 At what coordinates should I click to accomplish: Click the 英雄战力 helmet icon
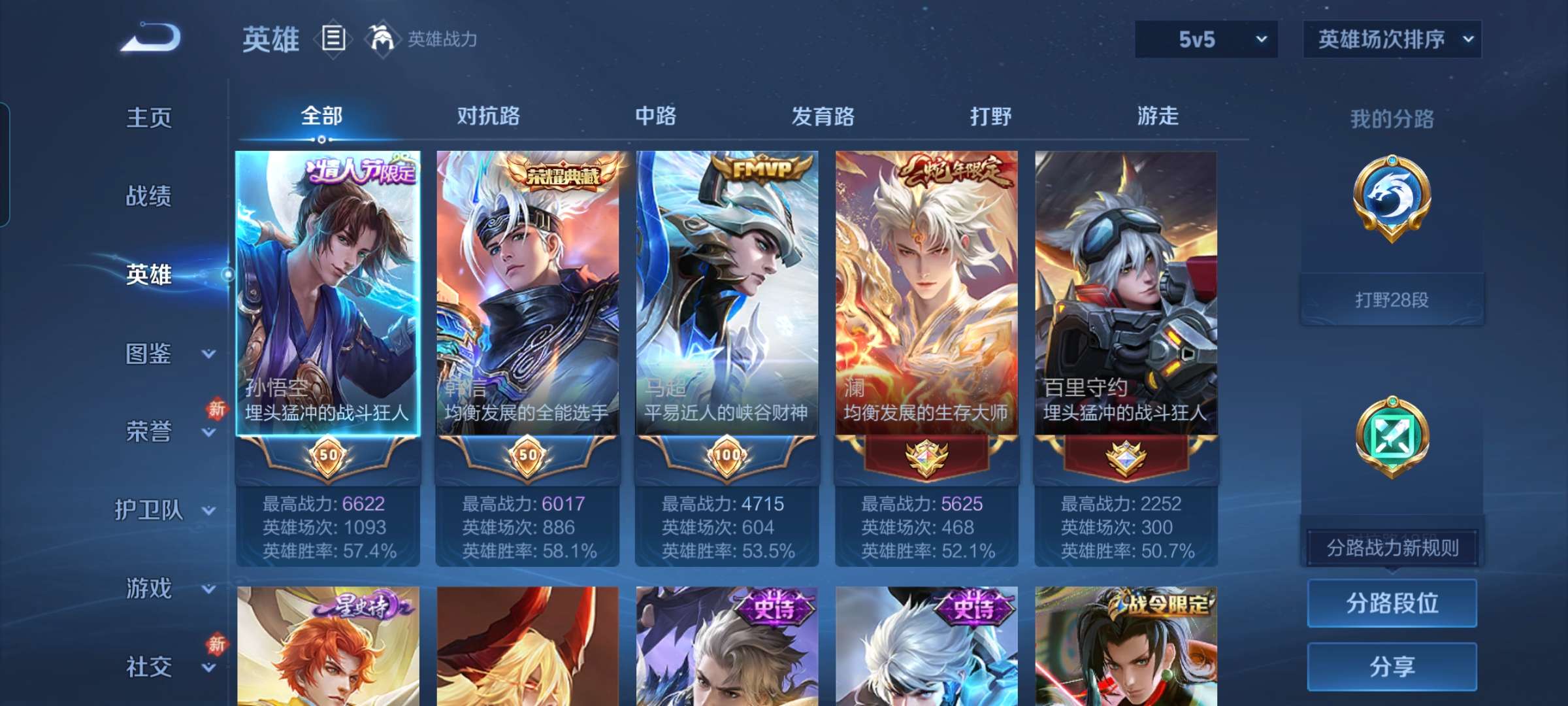point(382,39)
